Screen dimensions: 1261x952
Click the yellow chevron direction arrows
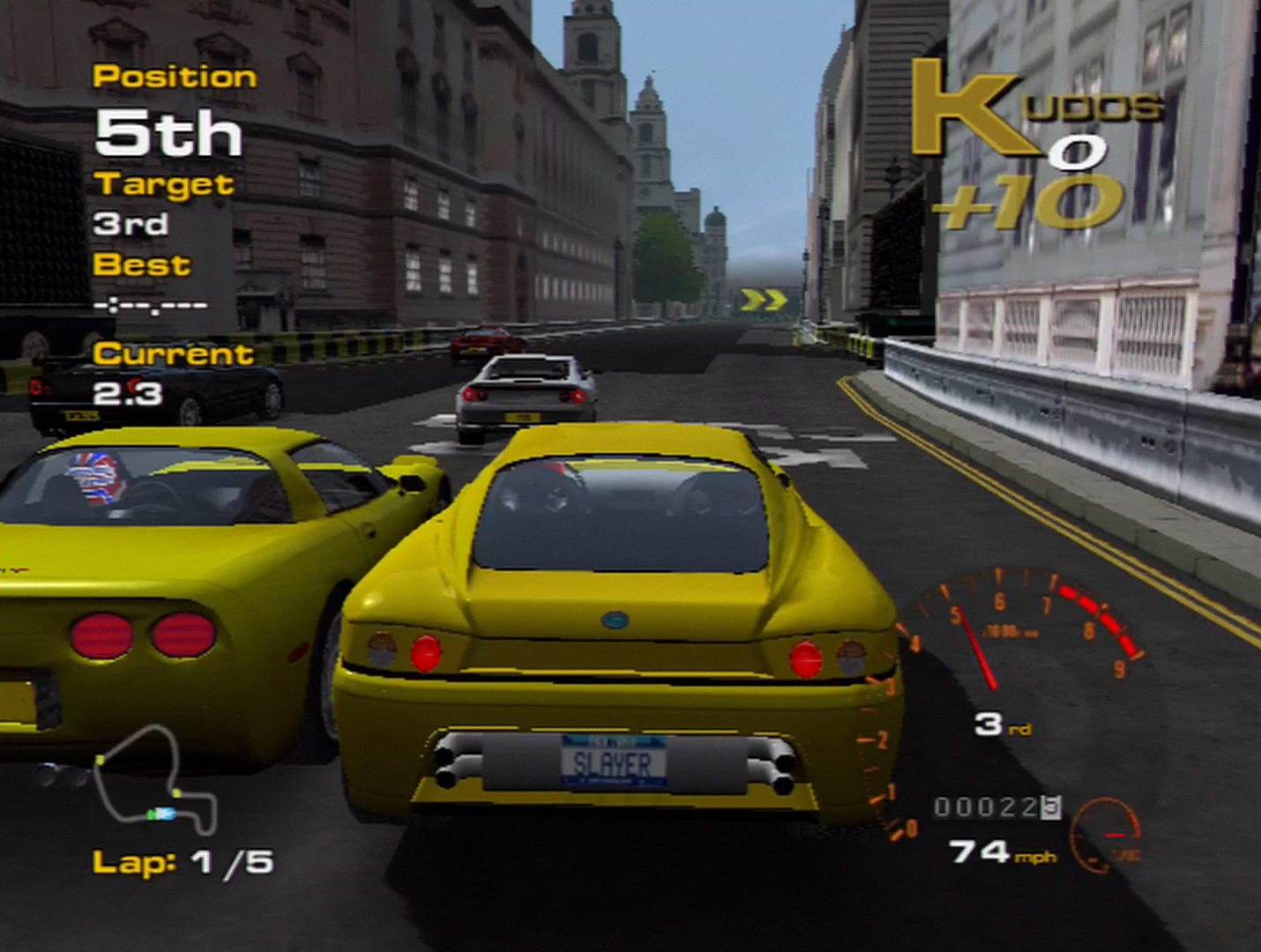click(764, 301)
